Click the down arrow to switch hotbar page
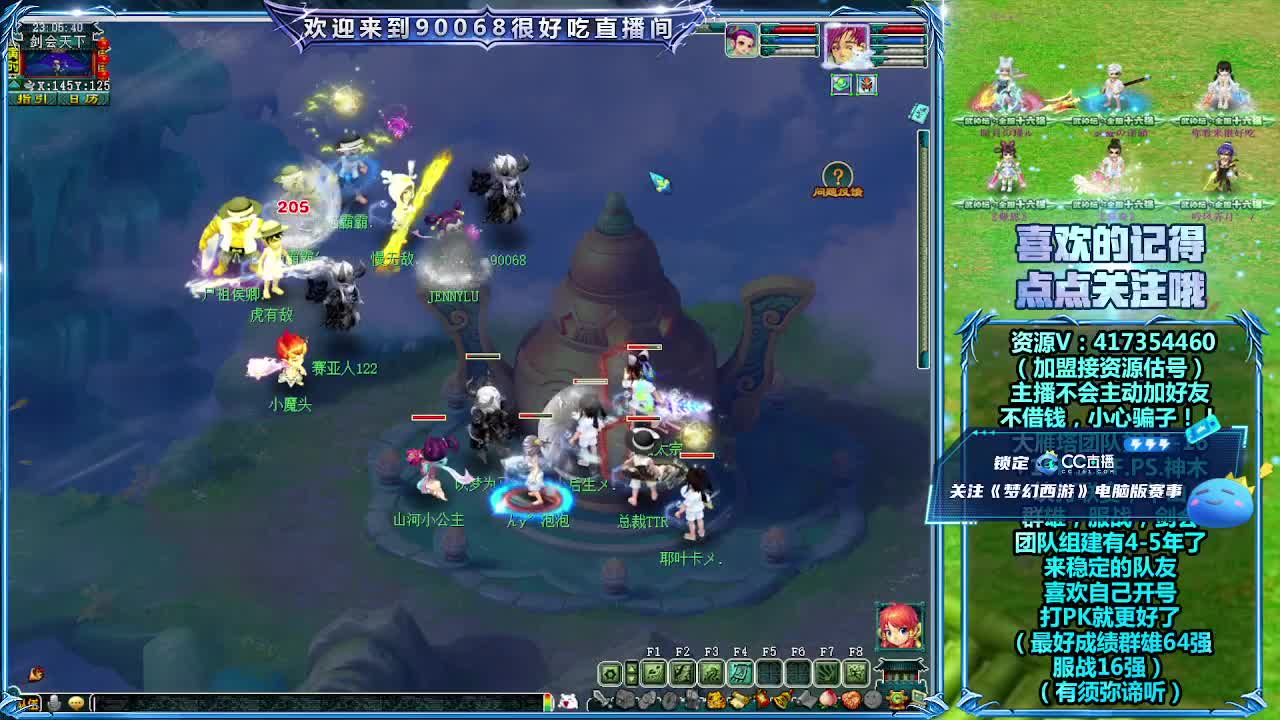The width and height of the screenshot is (1280, 720). click(x=631, y=679)
